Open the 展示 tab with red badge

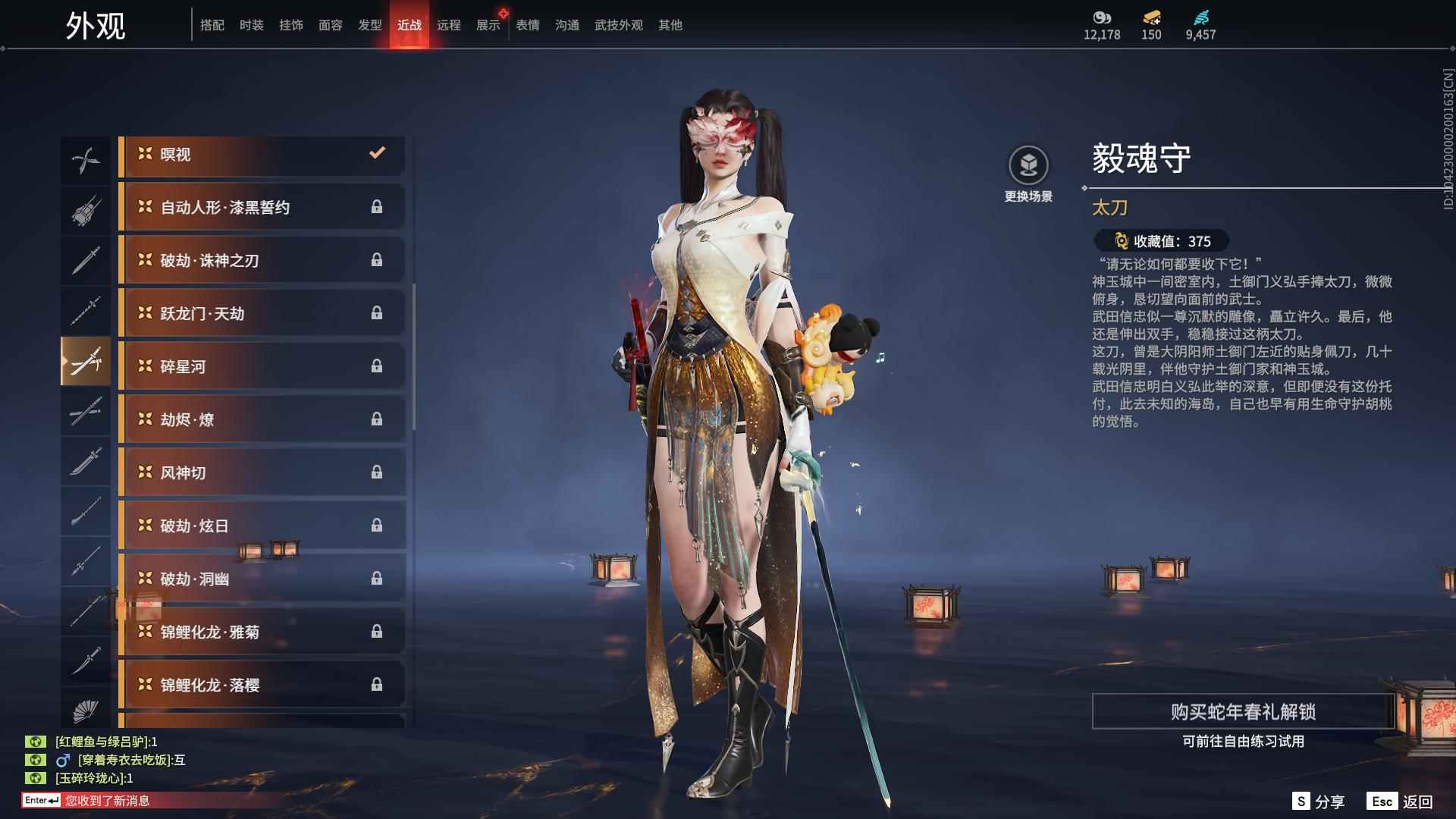coord(488,24)
